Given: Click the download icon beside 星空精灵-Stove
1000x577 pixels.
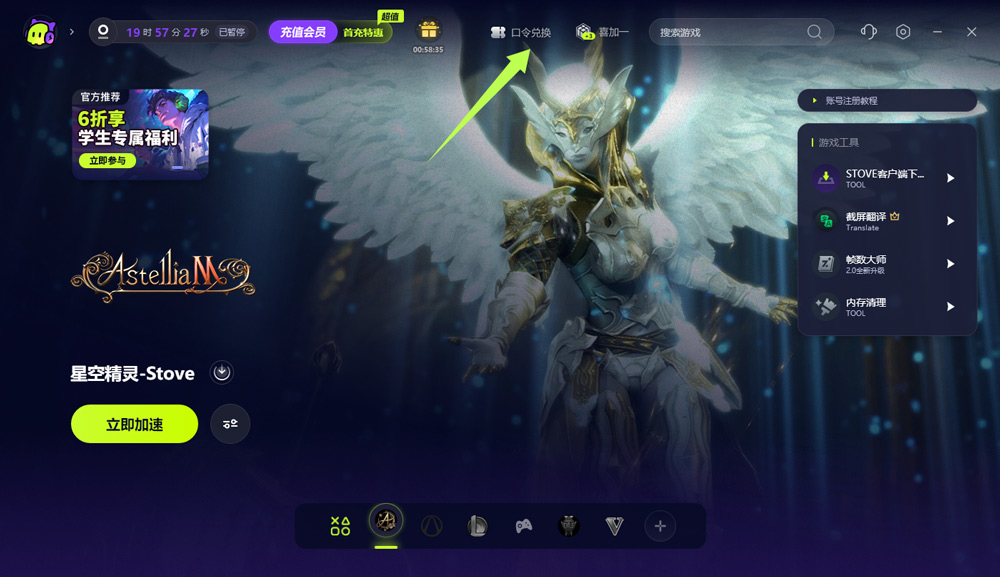Looking at the screenshot, I should (x=222, y=373).
